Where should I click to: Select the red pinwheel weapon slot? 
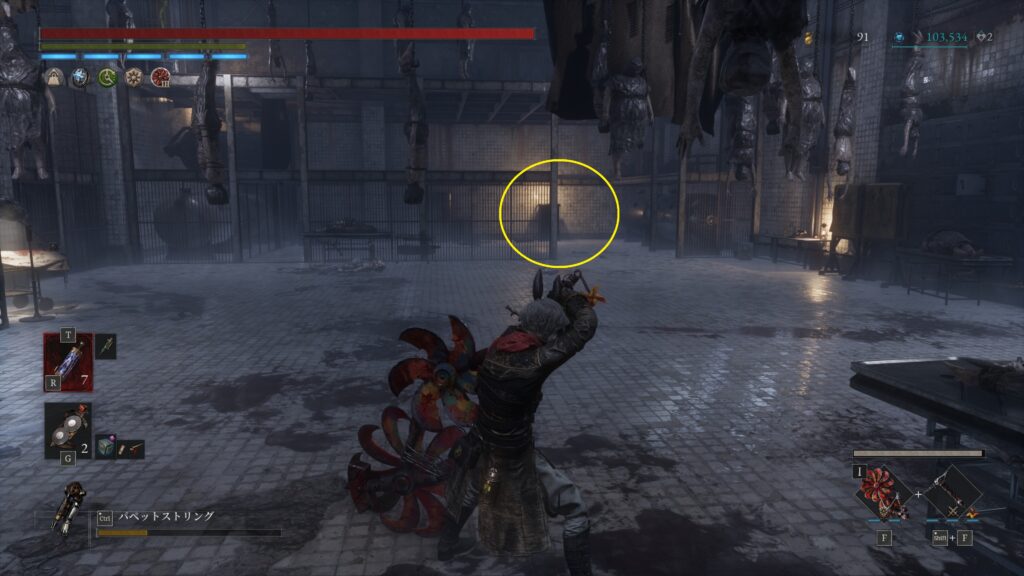click(x=884, y=492)
